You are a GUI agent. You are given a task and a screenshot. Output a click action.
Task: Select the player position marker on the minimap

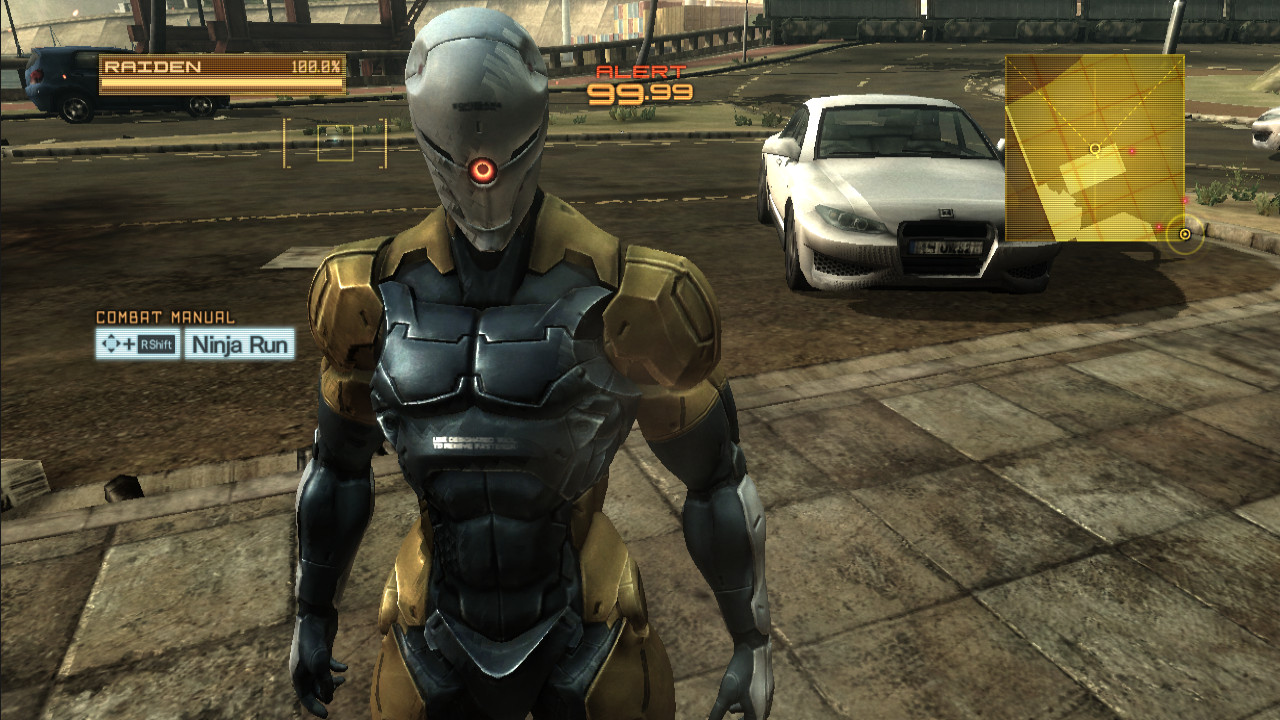click(x=1095, y=148)
